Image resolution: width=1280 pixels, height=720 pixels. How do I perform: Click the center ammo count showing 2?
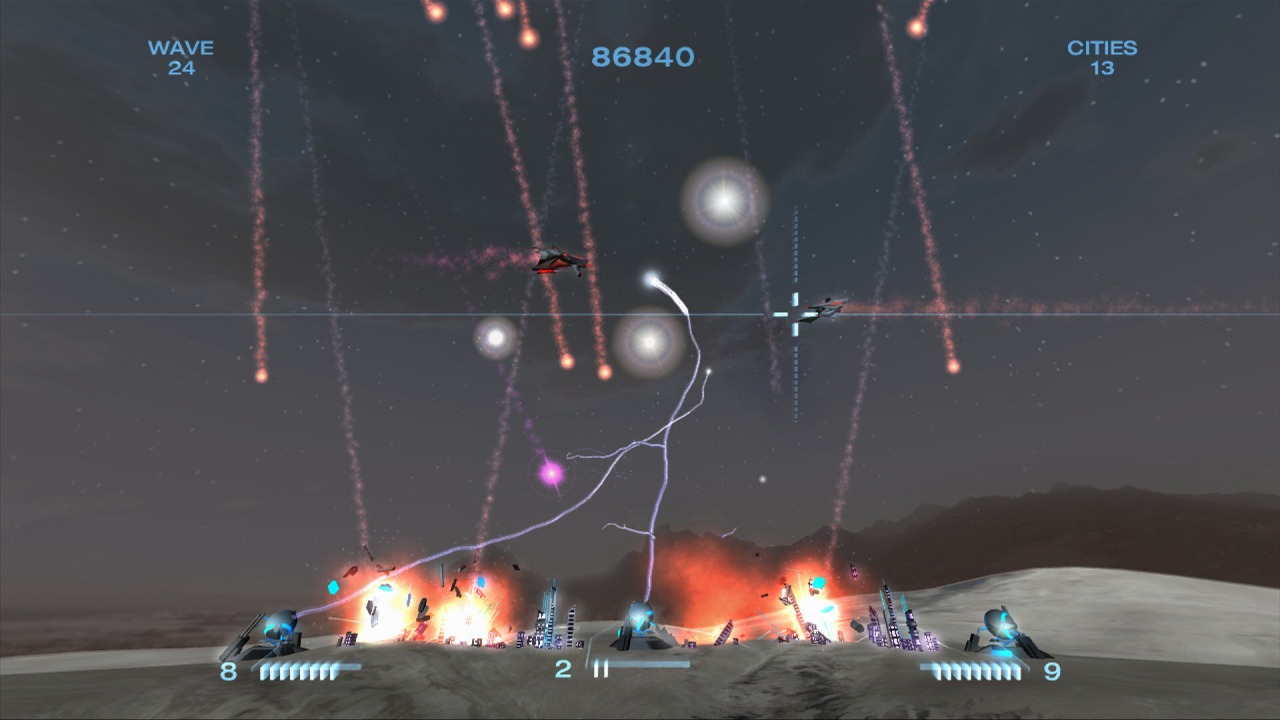click(x=563, y=669)
